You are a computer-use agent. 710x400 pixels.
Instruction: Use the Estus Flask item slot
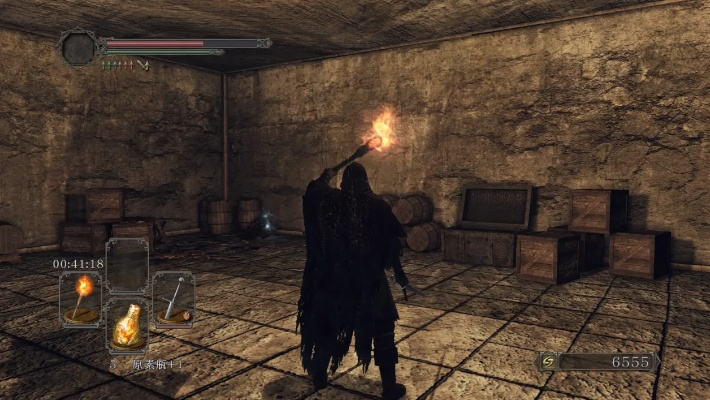coord(127,323)
